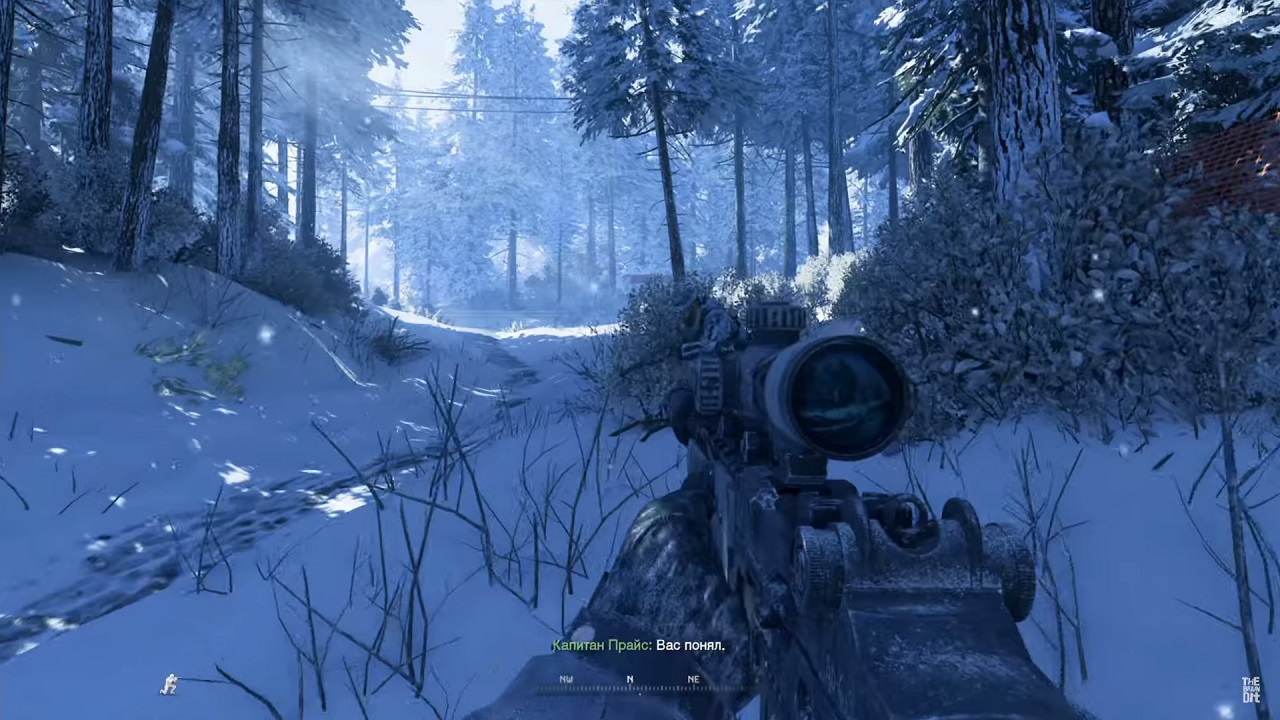Click the NW heading on the compass
Viewport: 1280px width, 720px height.
(x=566, y=679)
